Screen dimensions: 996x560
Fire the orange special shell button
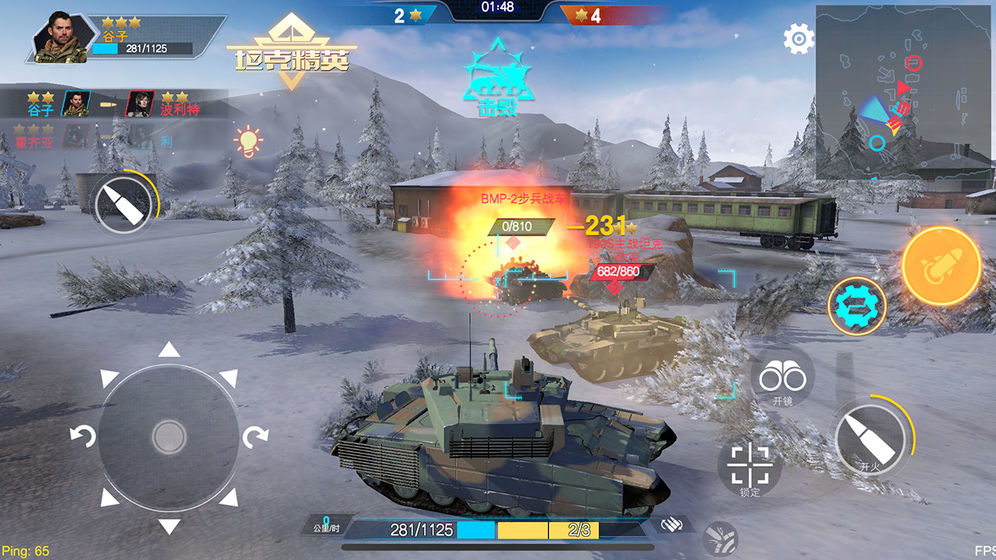tap(940, 265)
